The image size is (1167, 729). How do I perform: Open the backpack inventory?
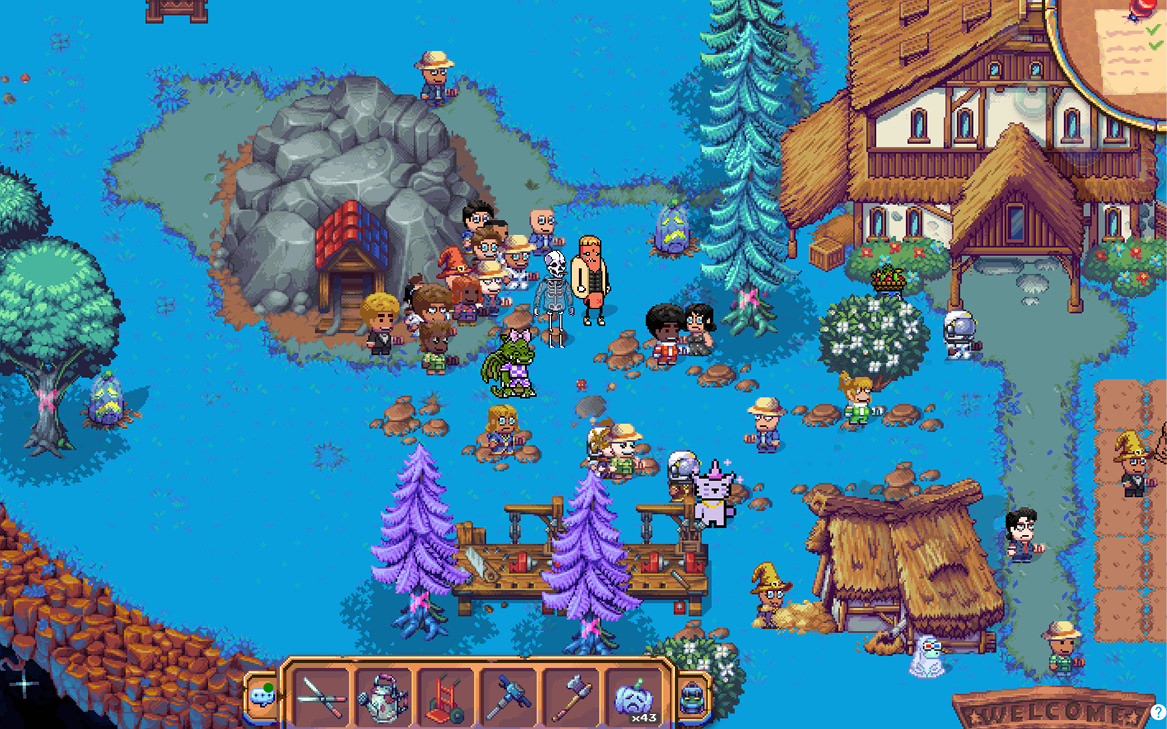coord(693,696)
